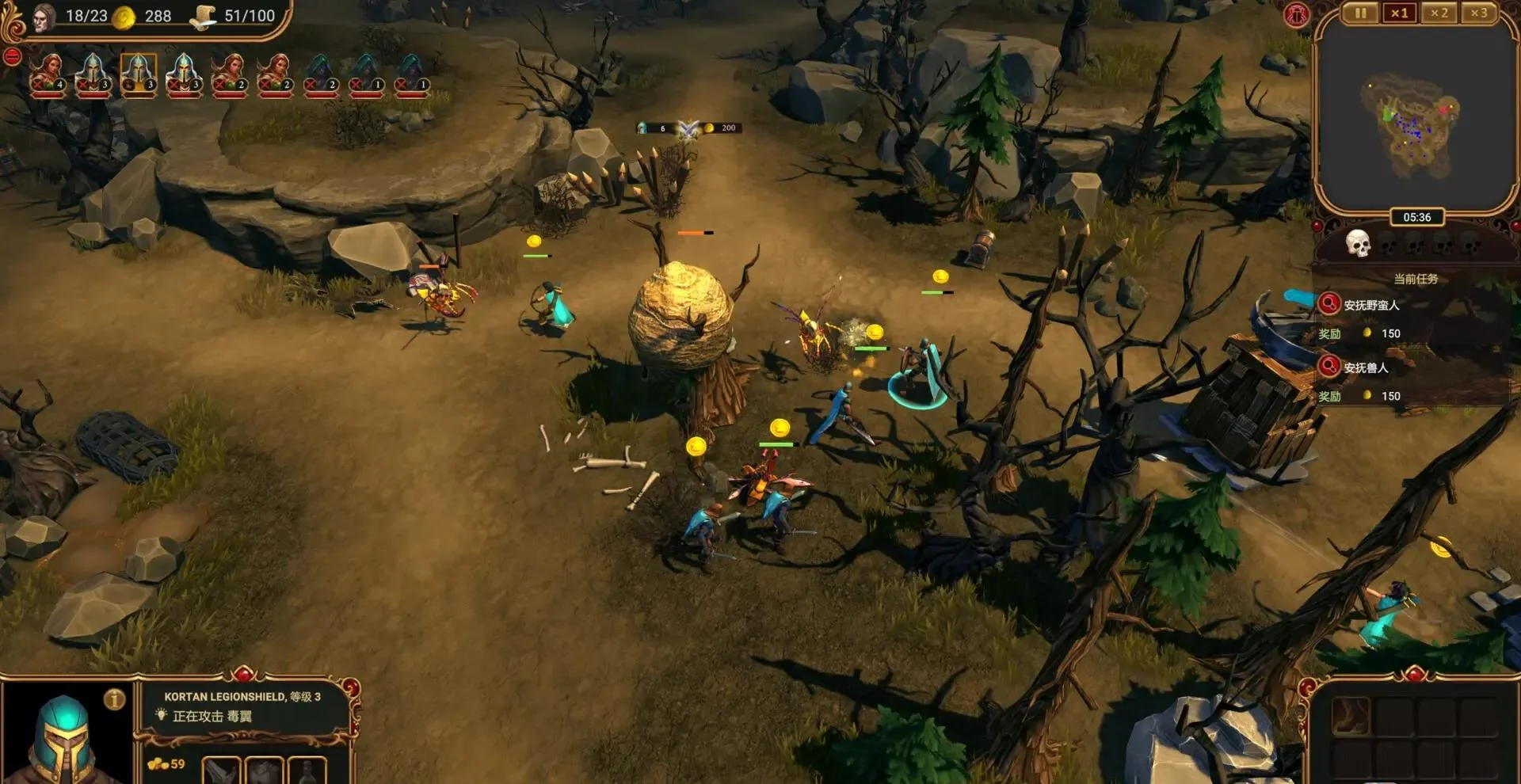
Task: Select the white skull icon below the timer
Action: tap(1358, 244)
